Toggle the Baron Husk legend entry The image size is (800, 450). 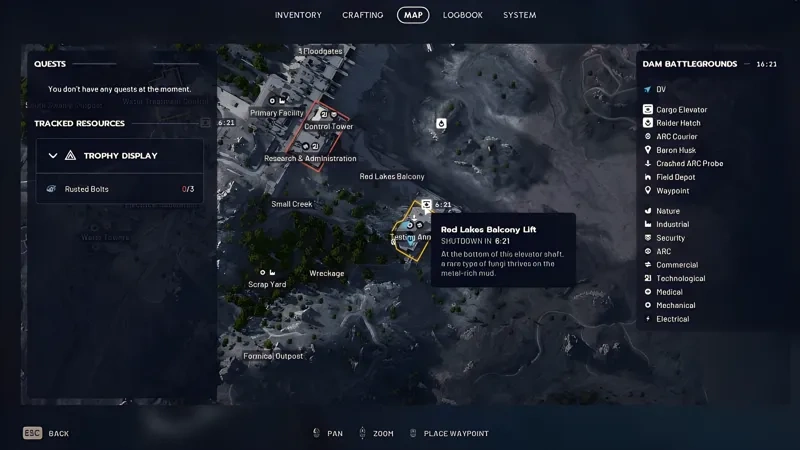coord(675,150)
